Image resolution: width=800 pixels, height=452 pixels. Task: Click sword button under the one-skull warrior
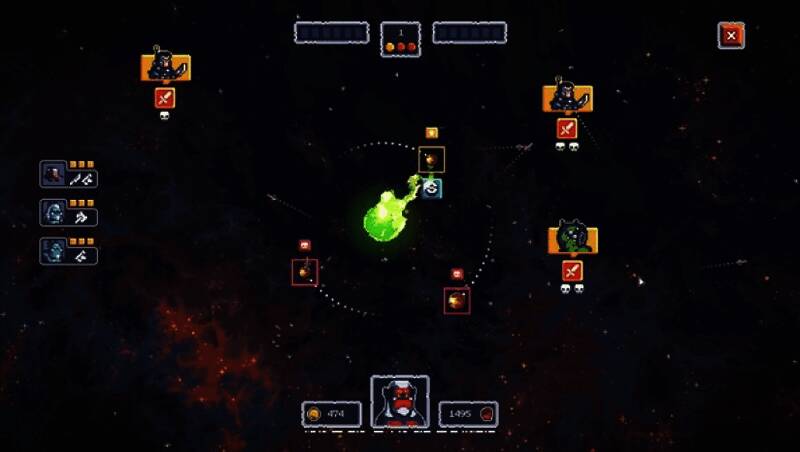165,97
